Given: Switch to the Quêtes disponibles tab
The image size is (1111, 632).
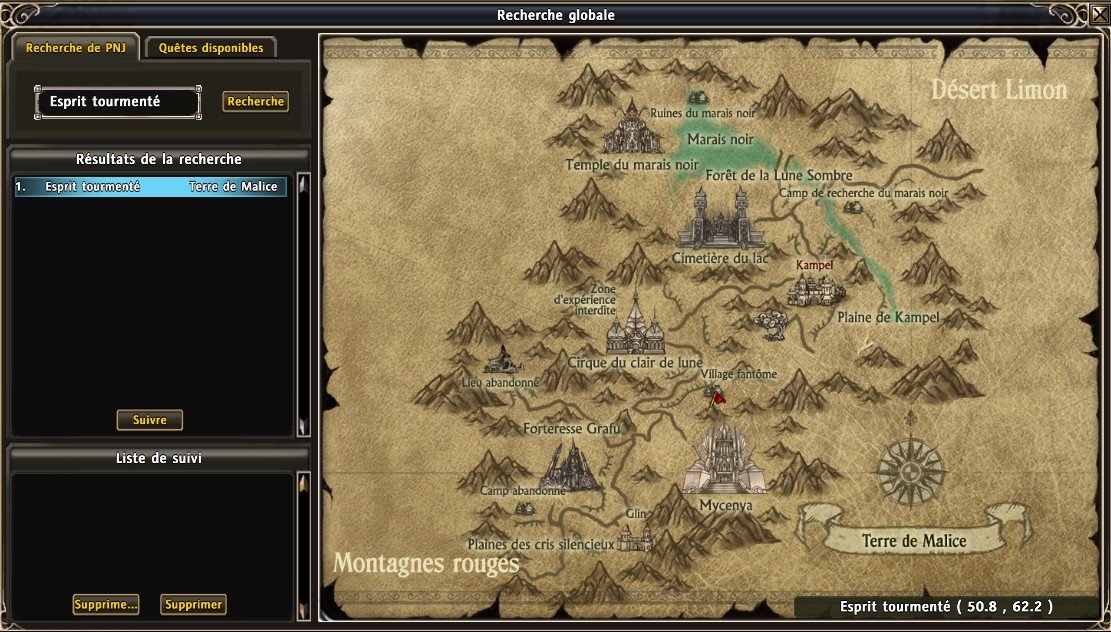Looking at the screenshot, I should pyautogui.click(x=211, y=48).
